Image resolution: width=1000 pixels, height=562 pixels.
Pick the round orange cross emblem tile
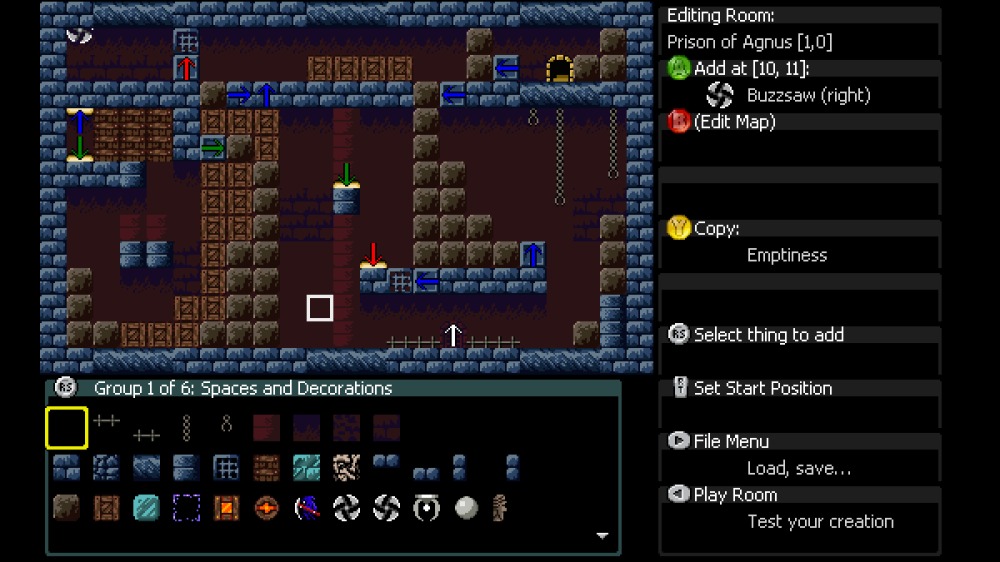pyautogui.click(x=266, y=508)
